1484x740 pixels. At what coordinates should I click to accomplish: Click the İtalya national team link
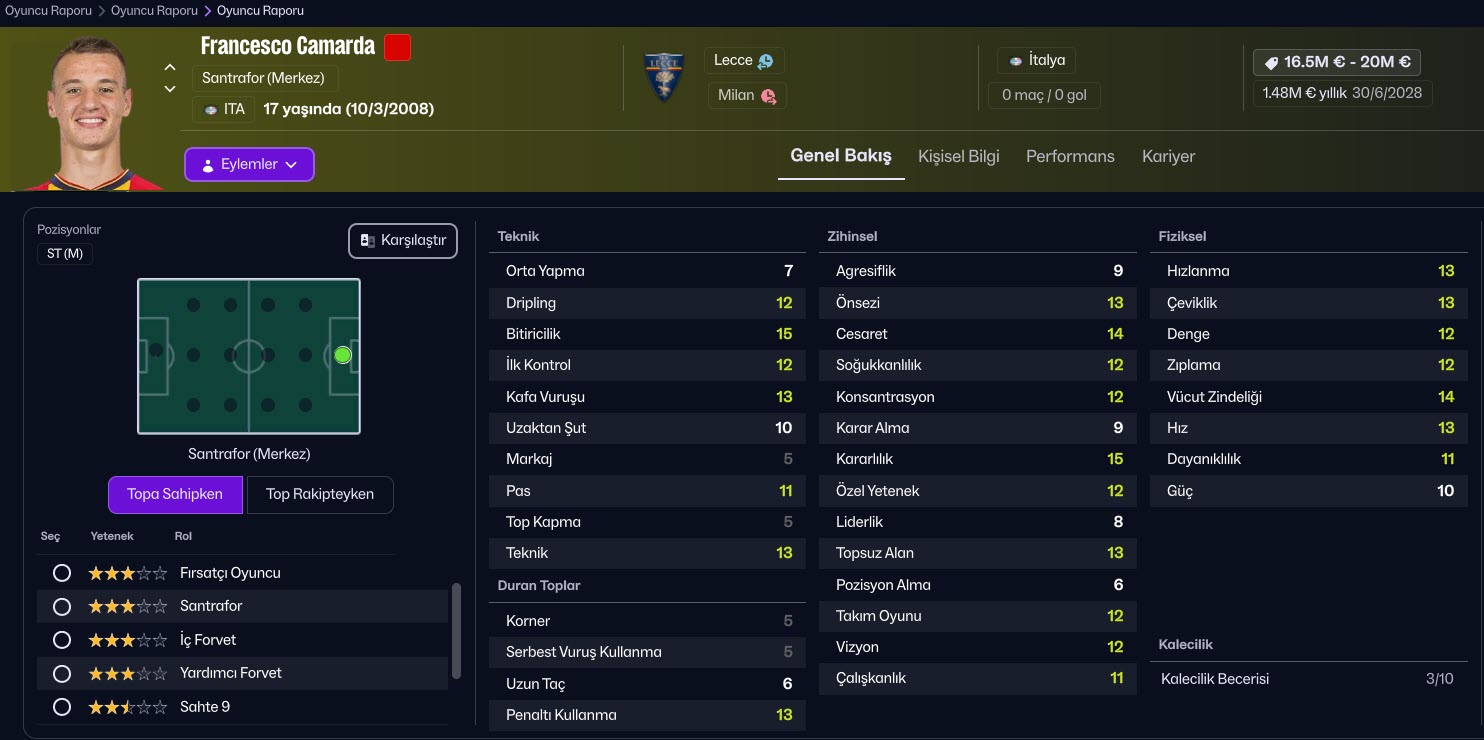point(1037,60)
